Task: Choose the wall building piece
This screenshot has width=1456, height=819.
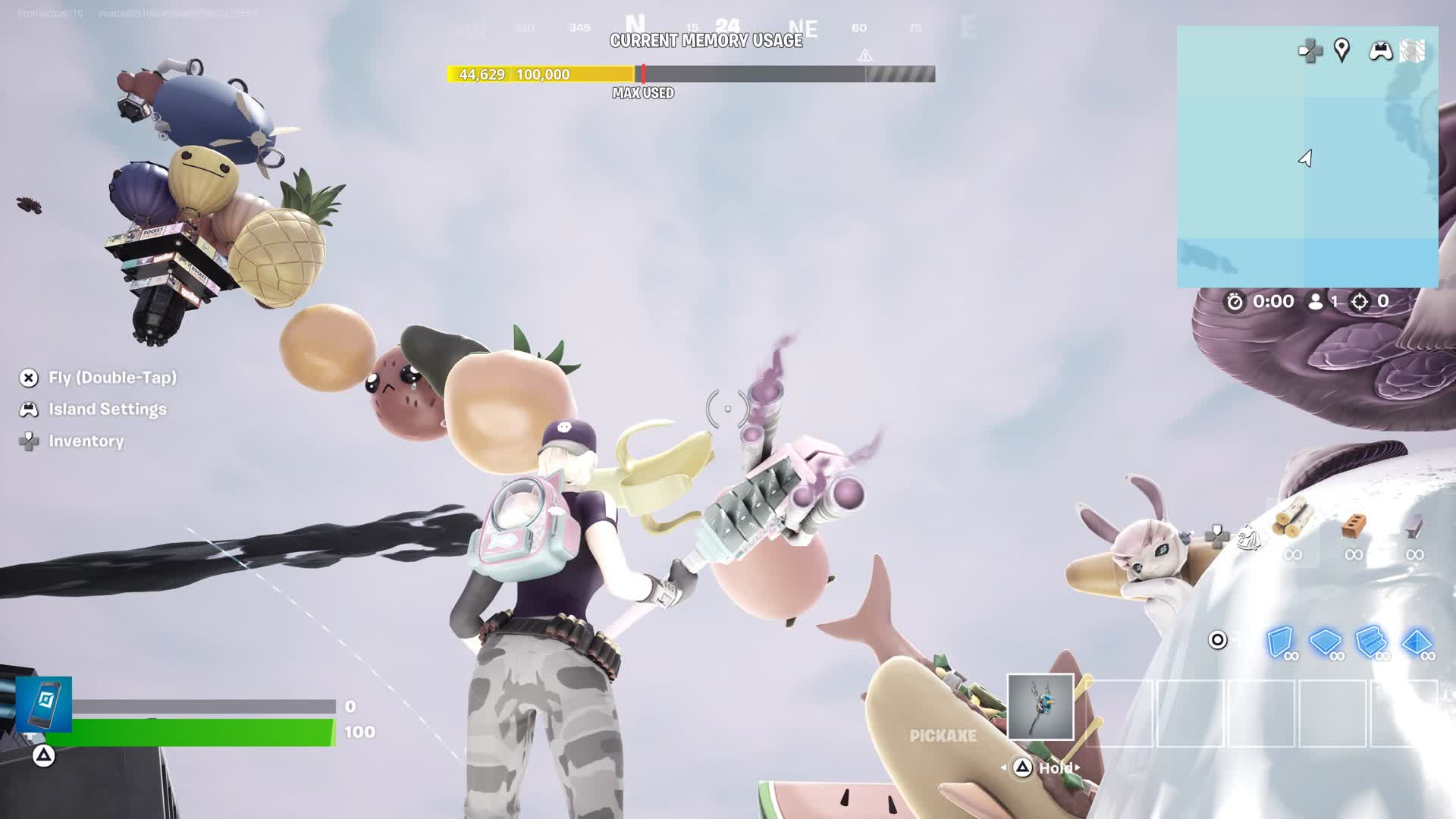Action: point(1280,642)
